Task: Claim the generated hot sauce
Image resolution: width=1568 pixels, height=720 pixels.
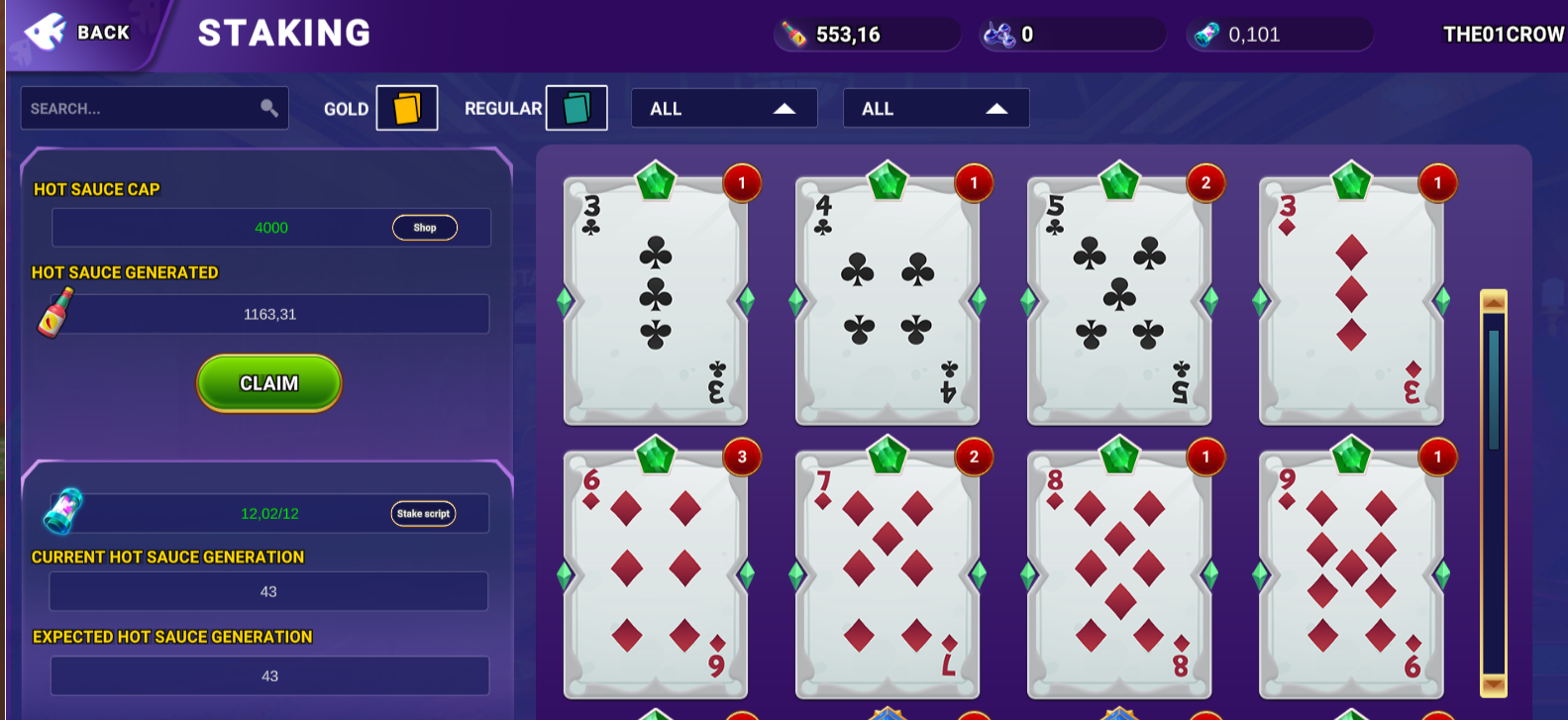Action: (x=268, y=383)
